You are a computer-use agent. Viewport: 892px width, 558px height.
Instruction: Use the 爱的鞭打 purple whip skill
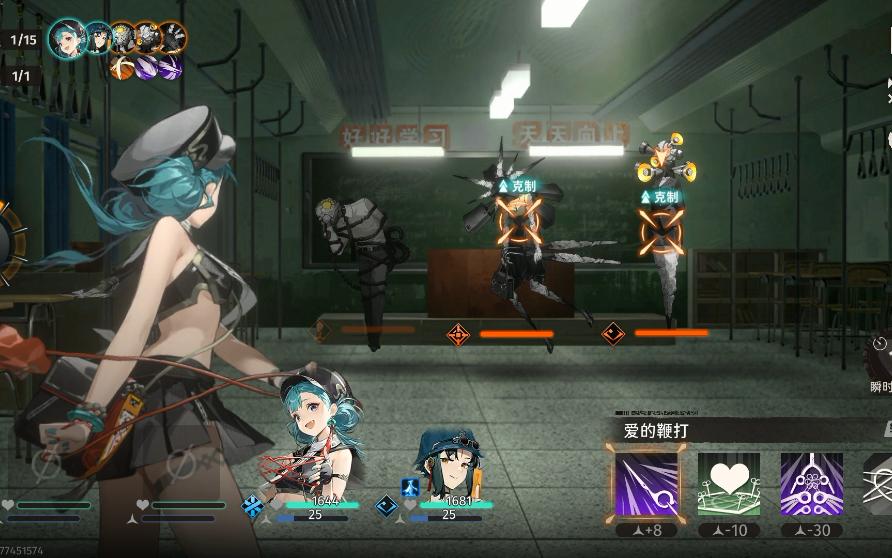coord(645,485)
